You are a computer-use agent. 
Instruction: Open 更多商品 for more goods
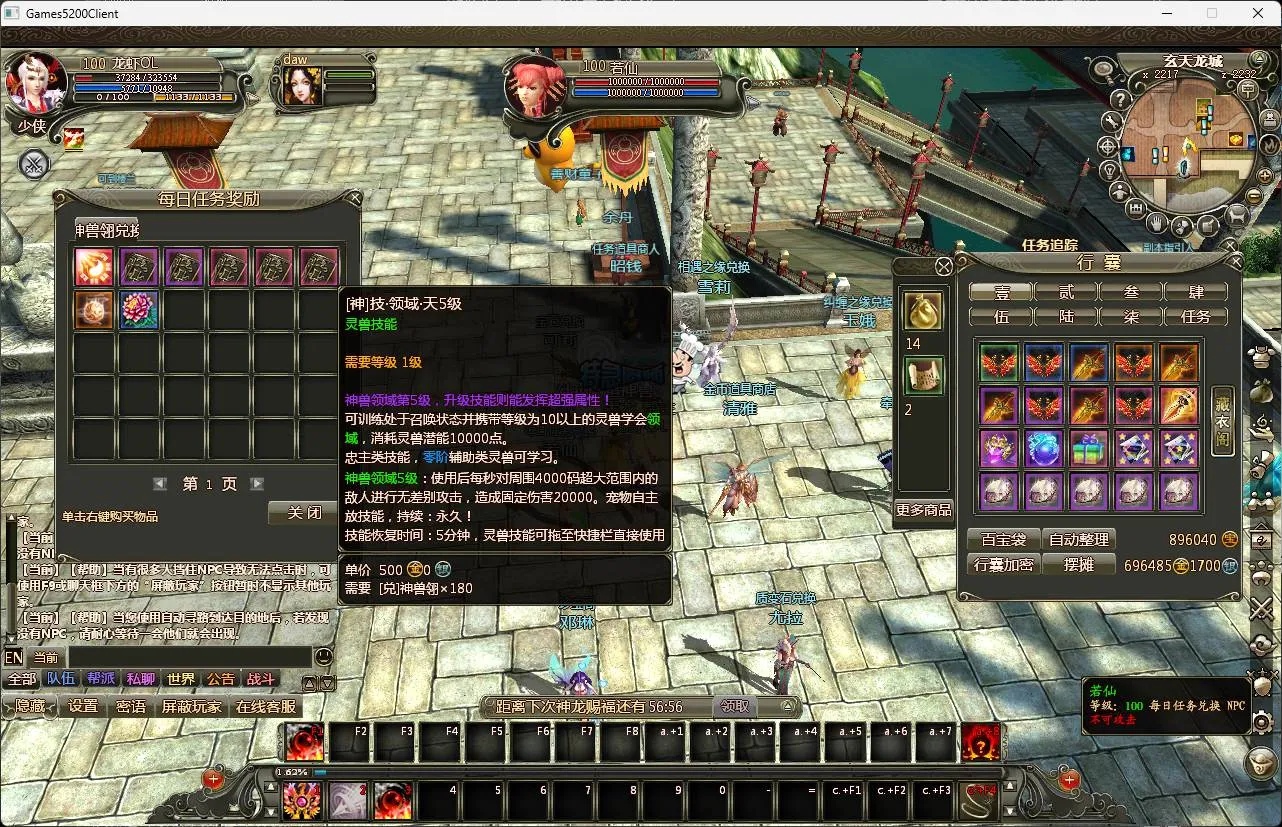pyautogui.click(x=923, y=510)
